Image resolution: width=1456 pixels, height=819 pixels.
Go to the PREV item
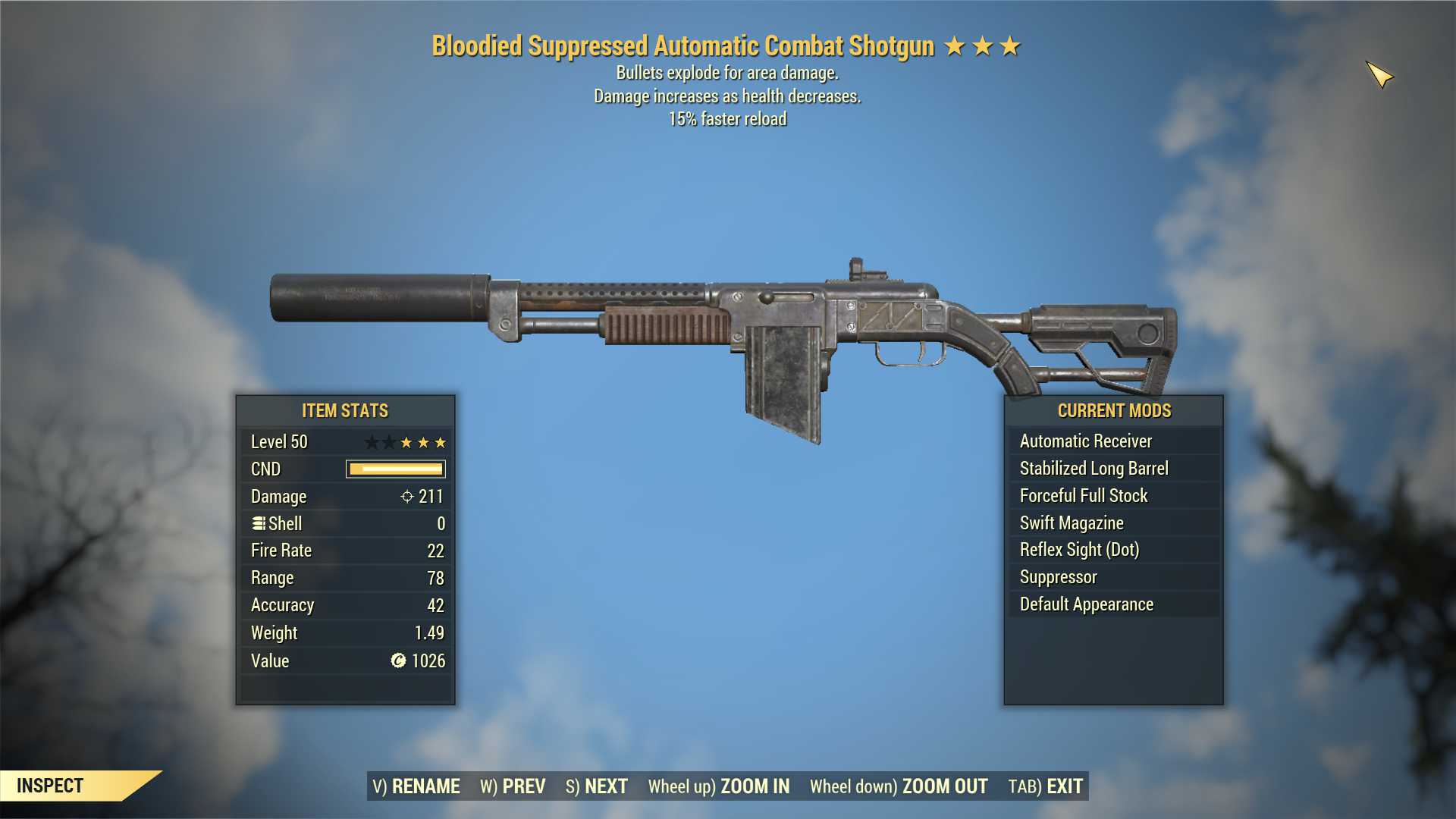tap(513, 786)
